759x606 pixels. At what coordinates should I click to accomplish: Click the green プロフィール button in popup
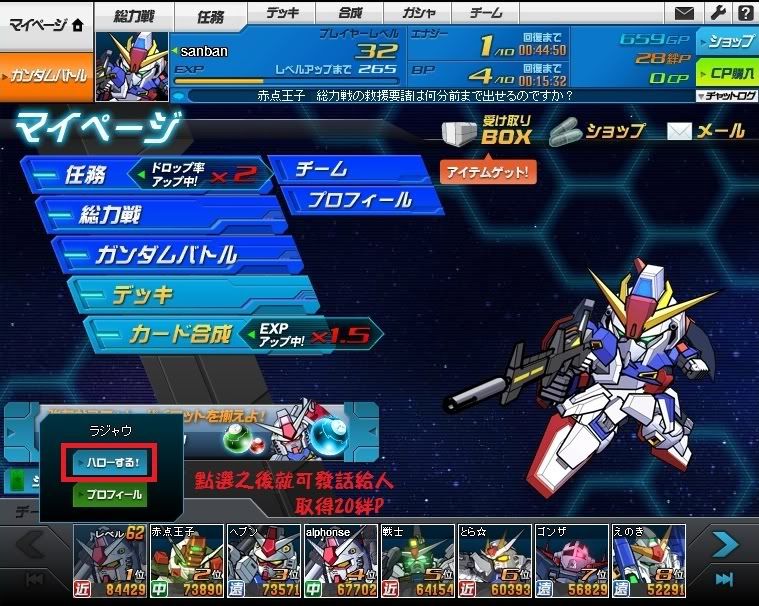tap(110, 495)
